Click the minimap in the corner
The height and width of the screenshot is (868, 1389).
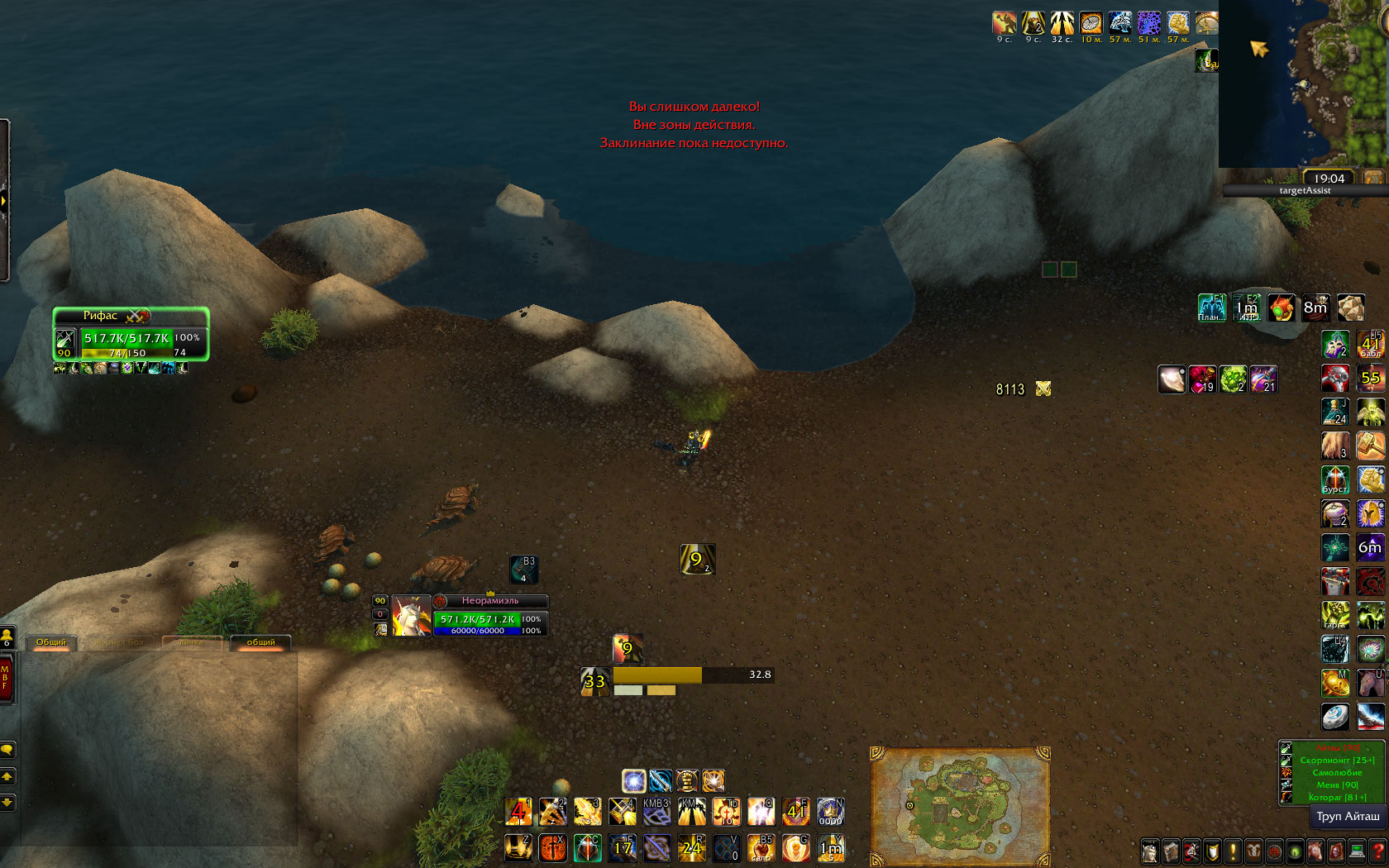[x=1305, y=83]
